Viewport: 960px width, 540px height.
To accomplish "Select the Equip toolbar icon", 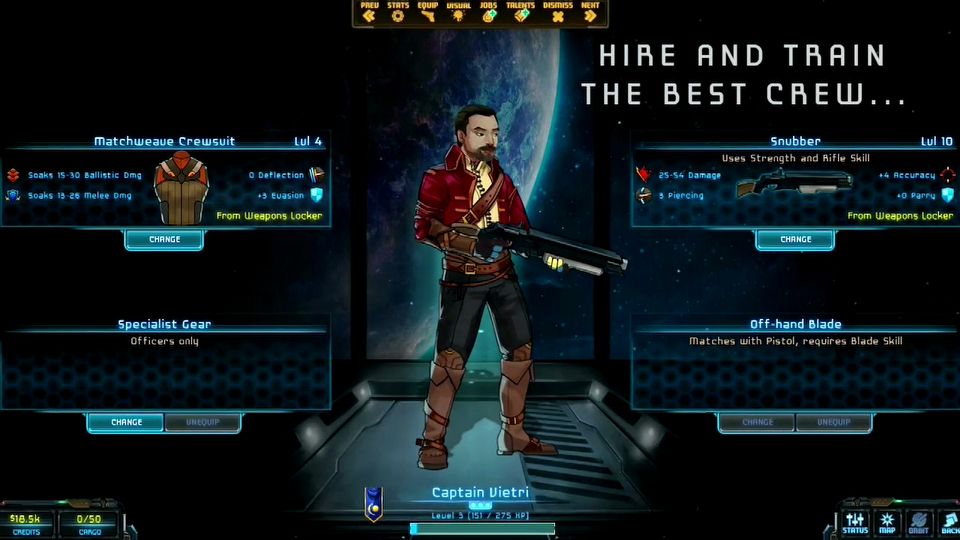I will click(x=428, y=13).
